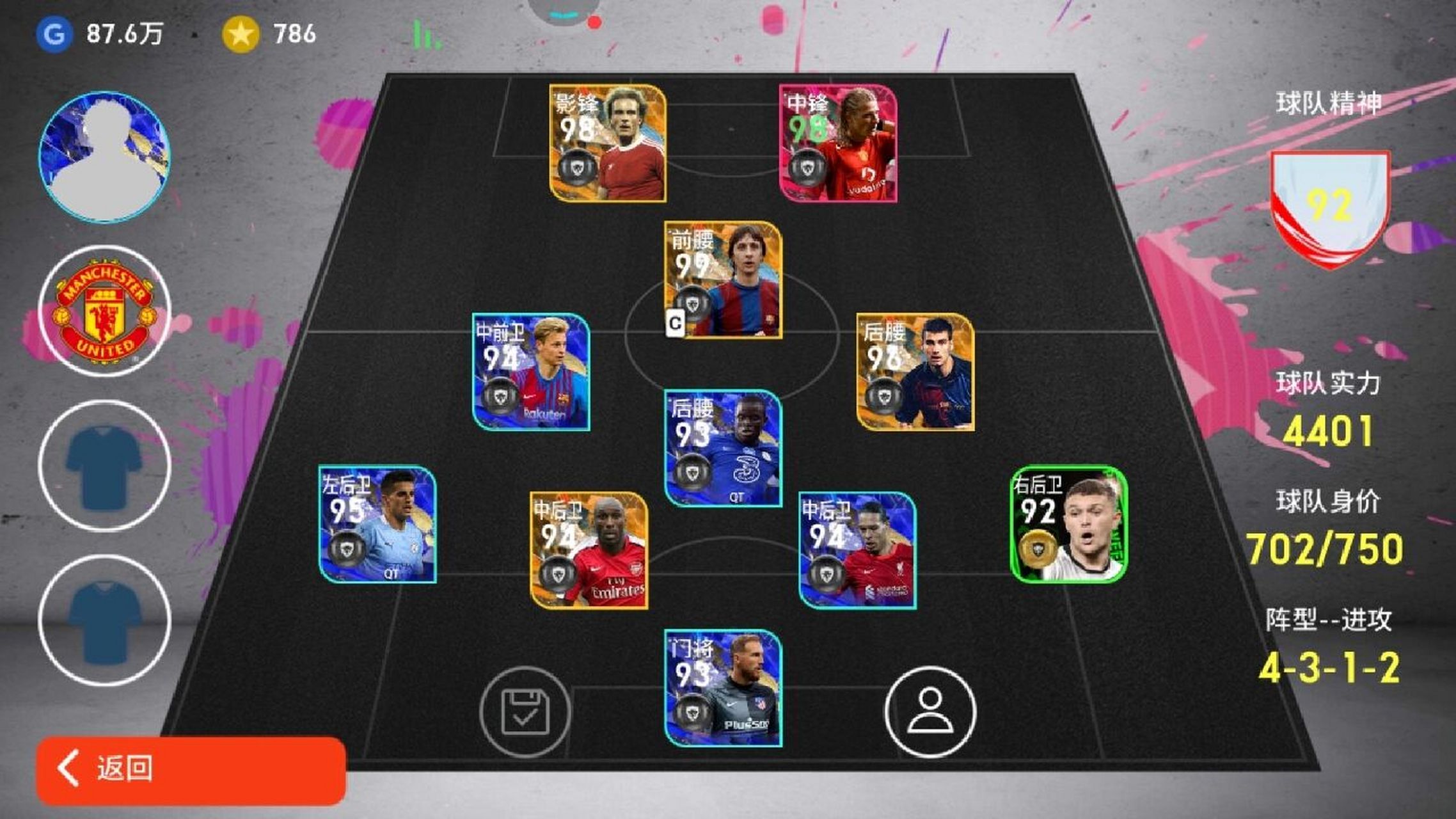Click the save lineup floppy disk icon

(525, 712)
